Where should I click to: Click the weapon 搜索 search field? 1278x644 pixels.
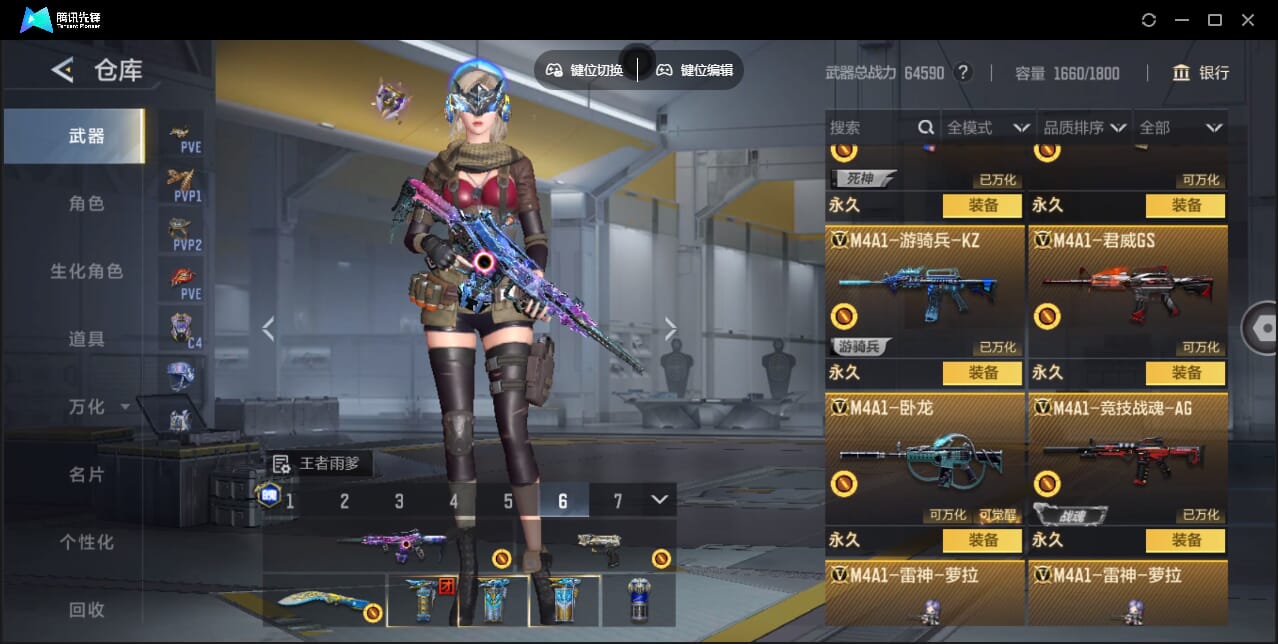tap(870, 128)
